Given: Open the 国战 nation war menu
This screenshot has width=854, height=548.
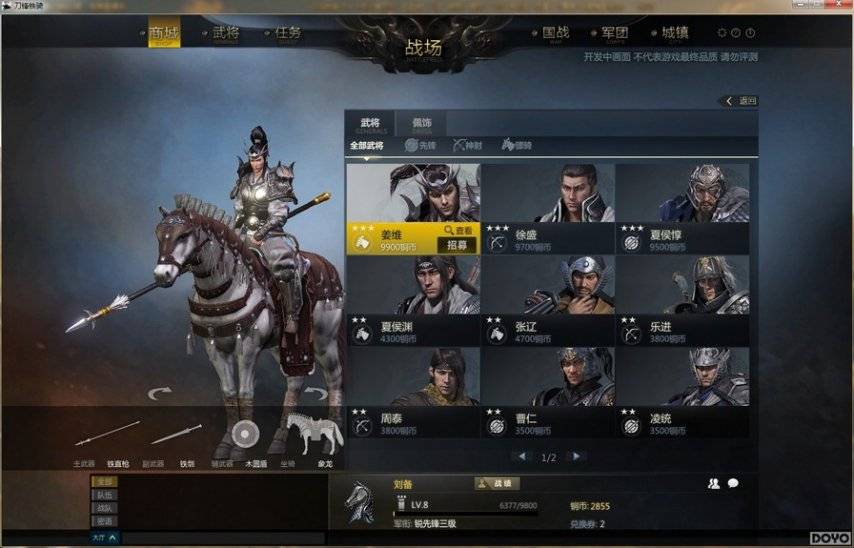Looking at the screenshot, I should tap(556, 34).
